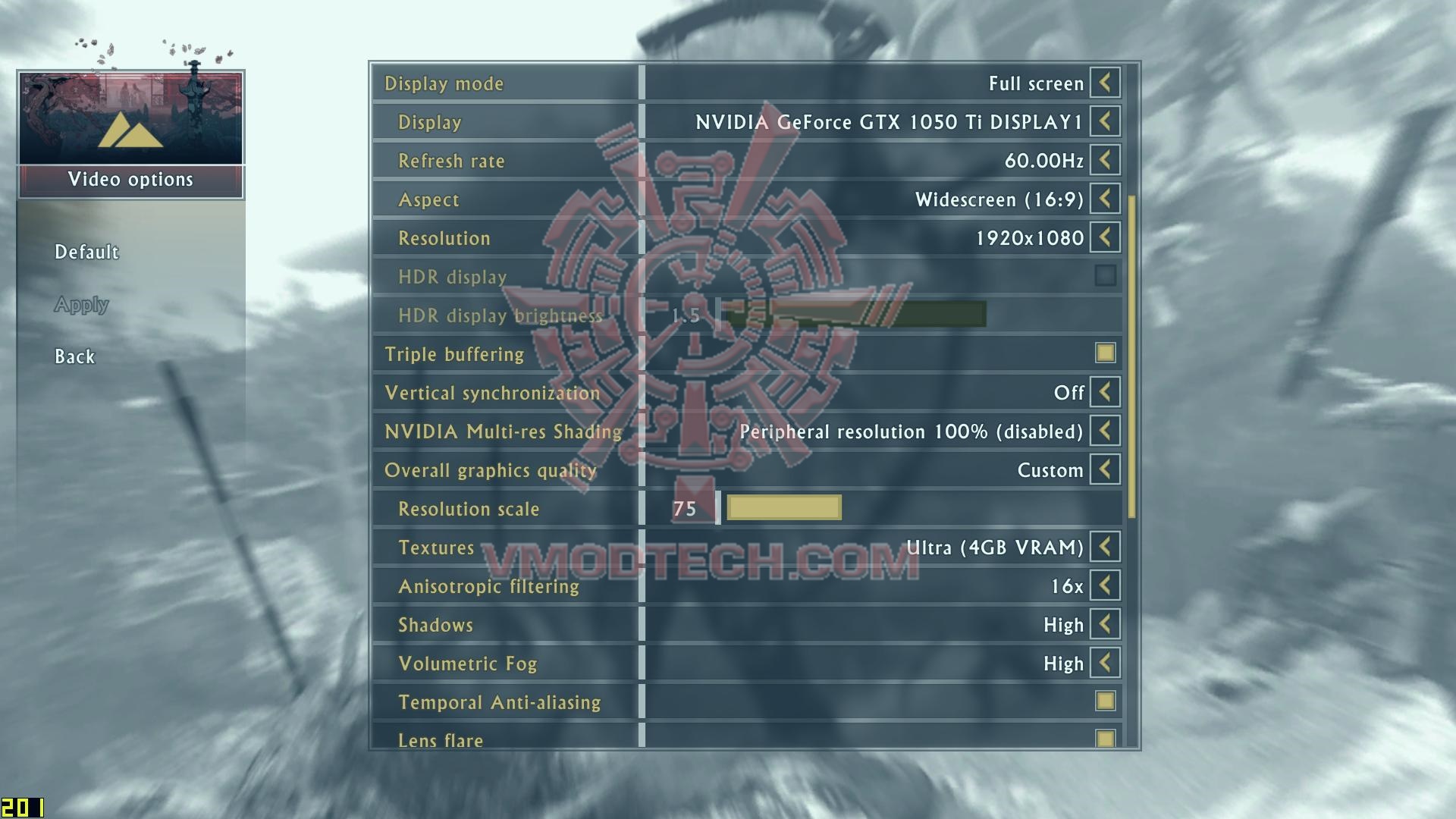Change Textures quality arrow selector
Image resolution: width=1456 pixels, height=819 pixels.
click(x=1105, y=547)
